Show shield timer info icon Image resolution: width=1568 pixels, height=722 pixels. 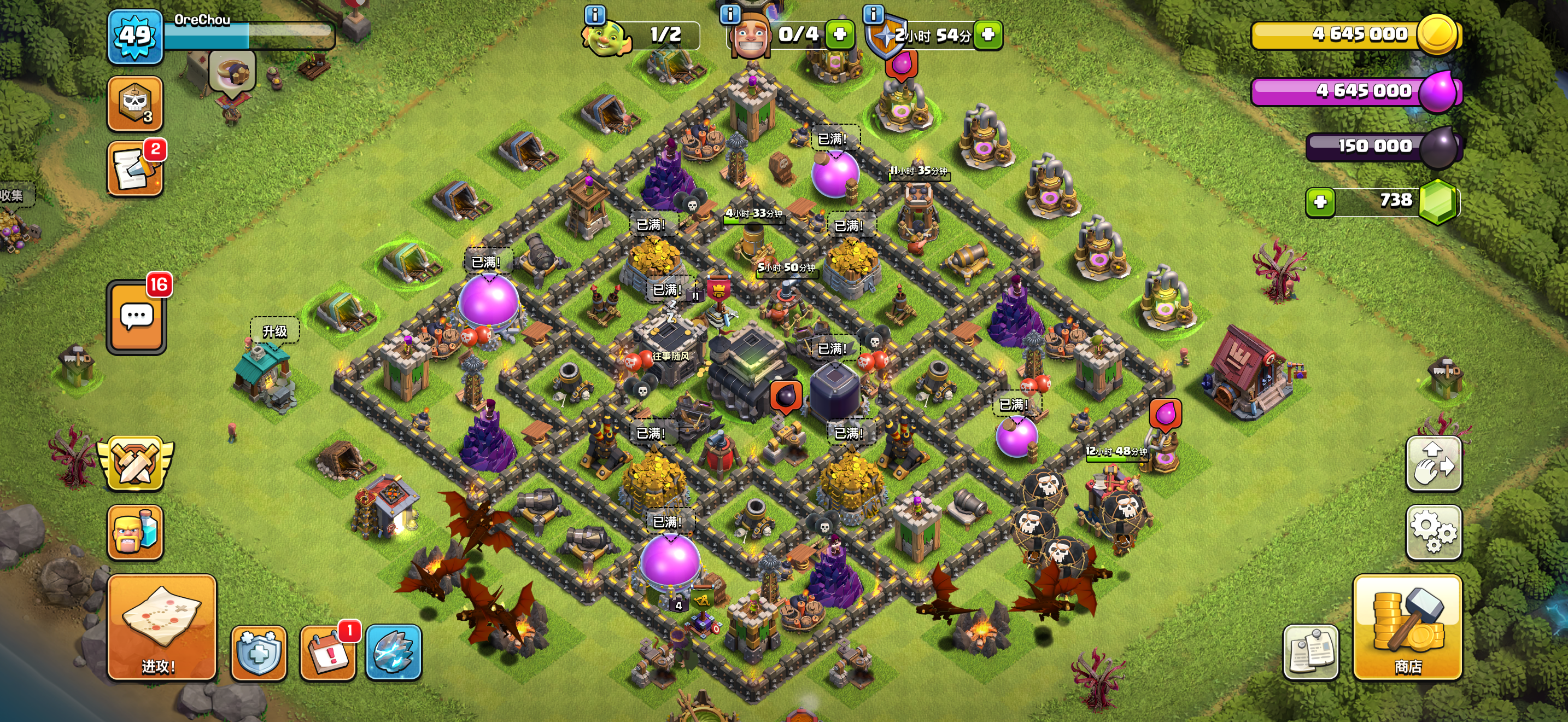(x=874, y=13)
